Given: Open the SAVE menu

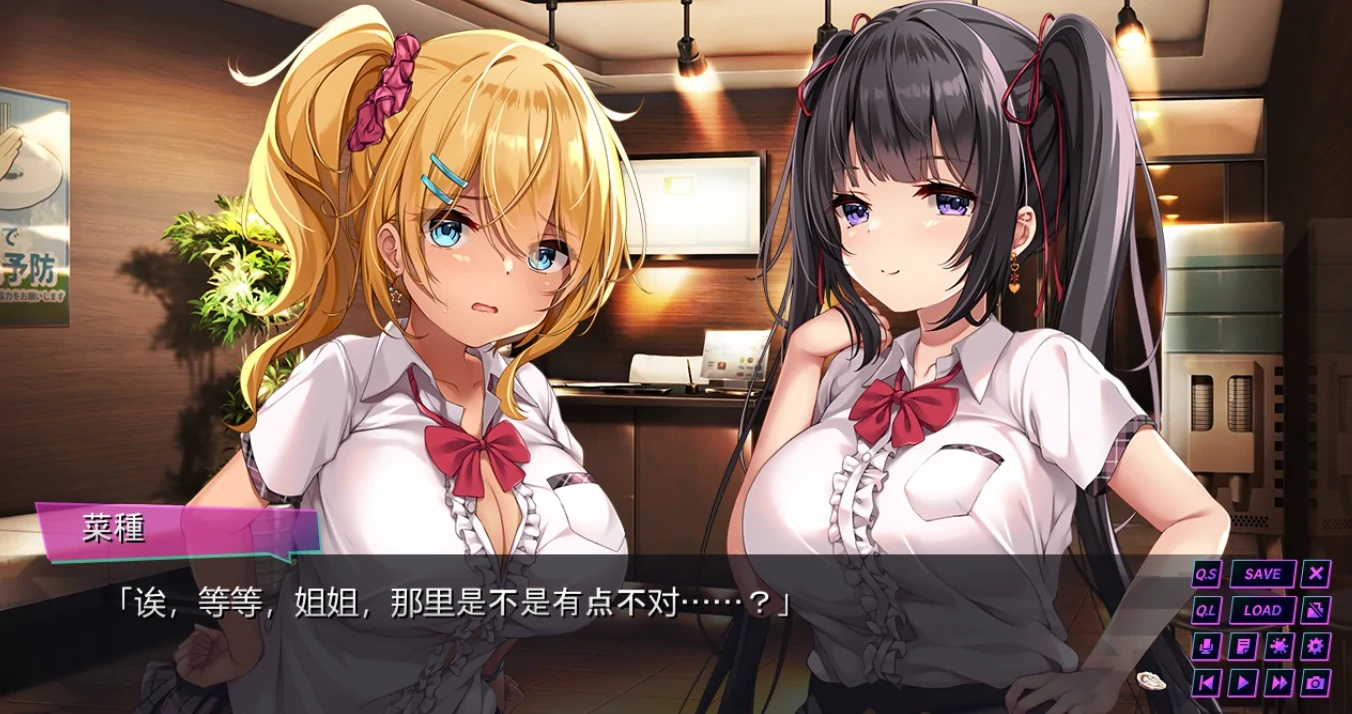Looking at the screenshot, I should [1262, 574].
